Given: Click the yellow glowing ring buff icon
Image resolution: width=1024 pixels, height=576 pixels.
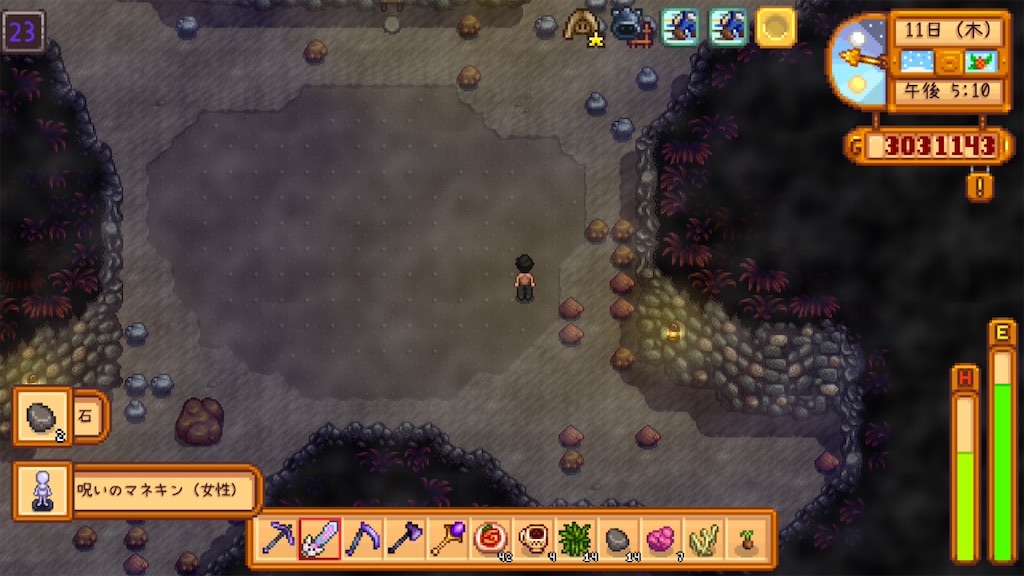Looking at the screenshot, I should (x=775, y=26).
